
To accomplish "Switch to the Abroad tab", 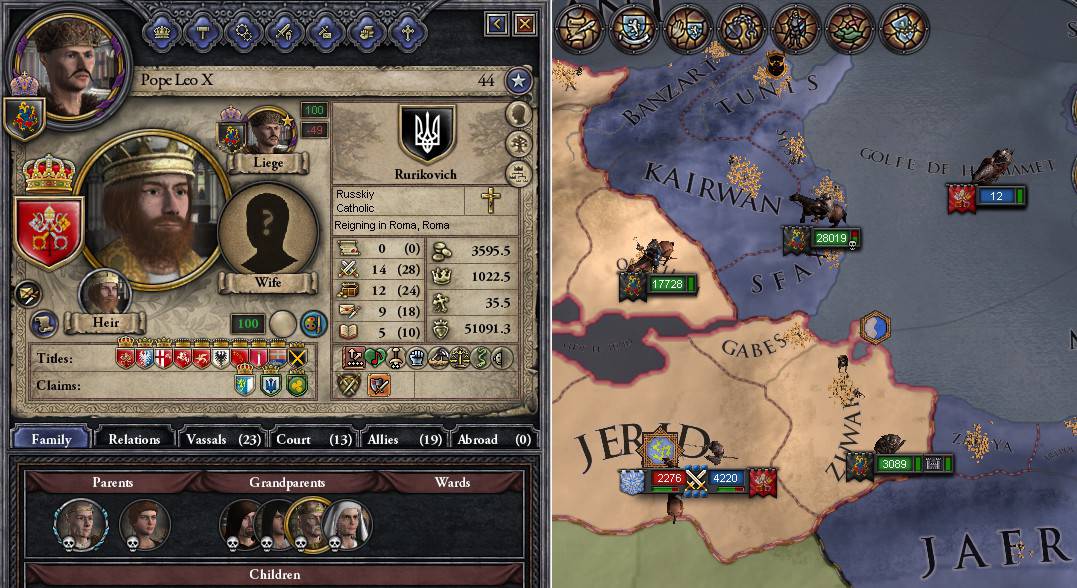I will pos(494,439).
